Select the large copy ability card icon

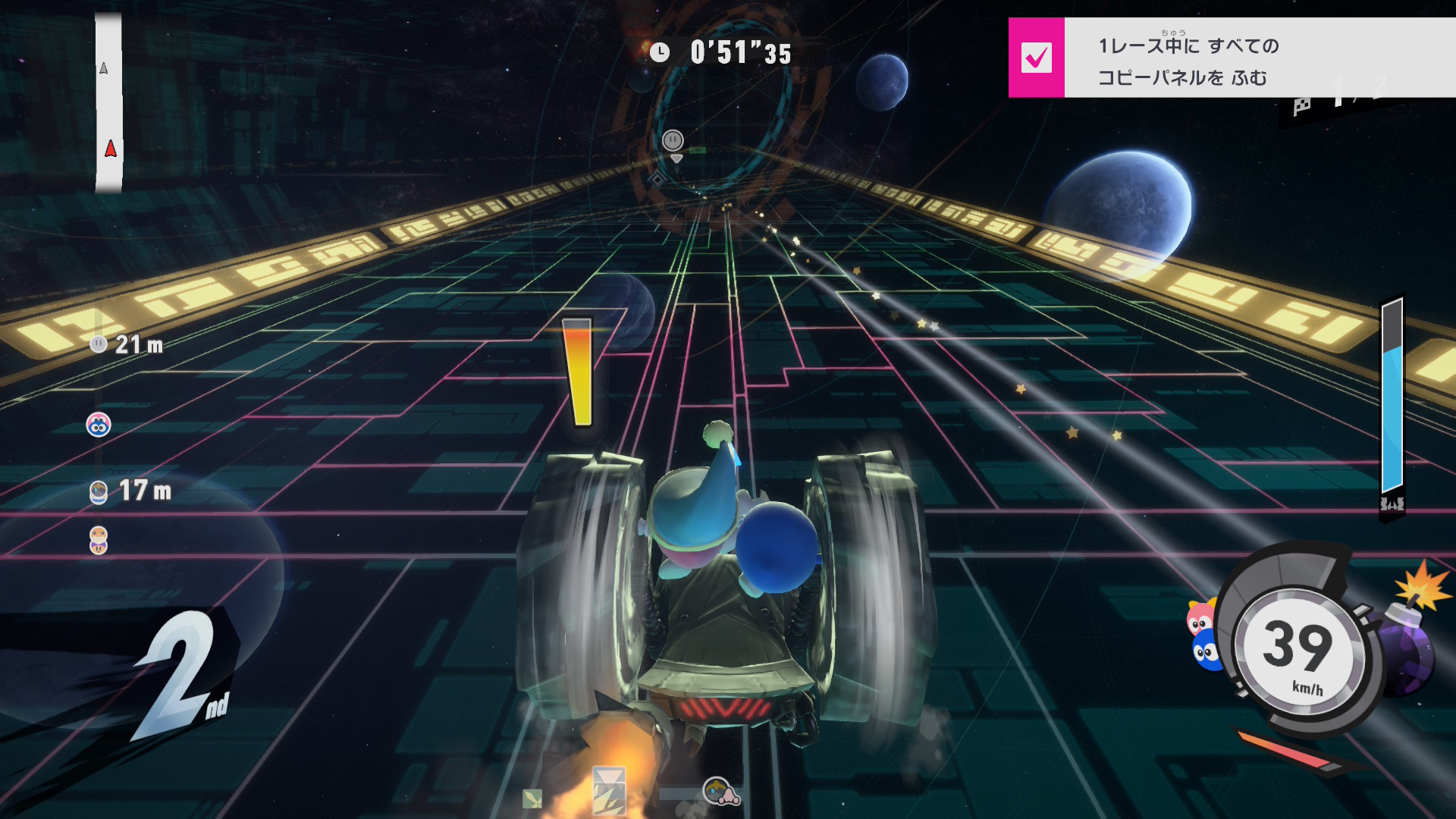pos(609,790)
